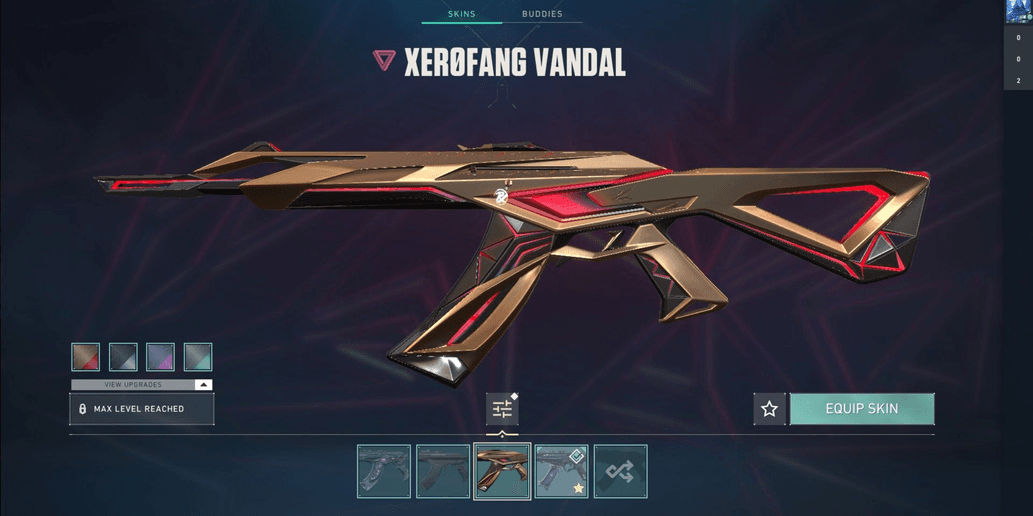Choose the gold and red color variant

(x=86, y=357)
